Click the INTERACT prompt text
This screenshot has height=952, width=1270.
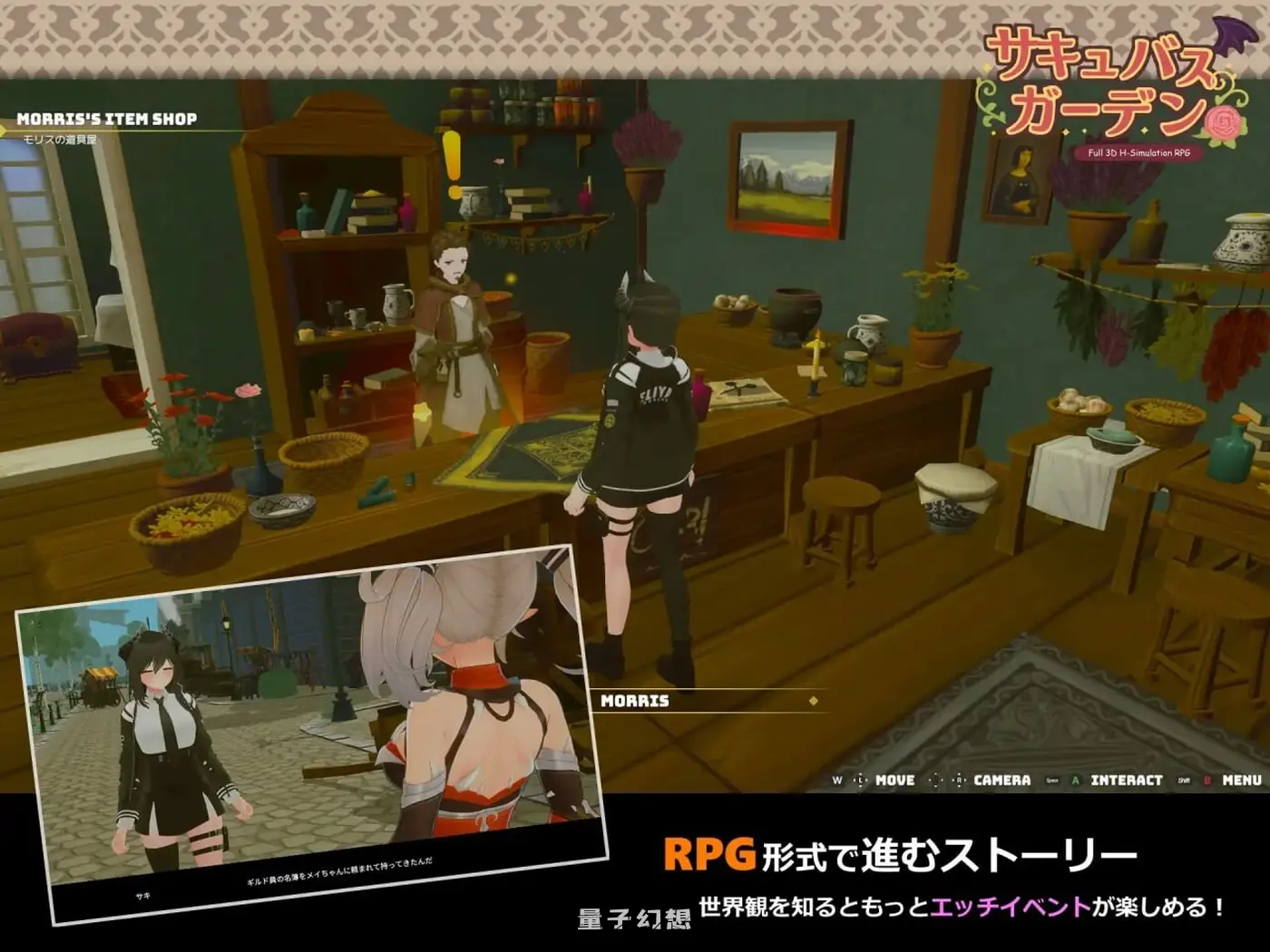click(1126, 780)
